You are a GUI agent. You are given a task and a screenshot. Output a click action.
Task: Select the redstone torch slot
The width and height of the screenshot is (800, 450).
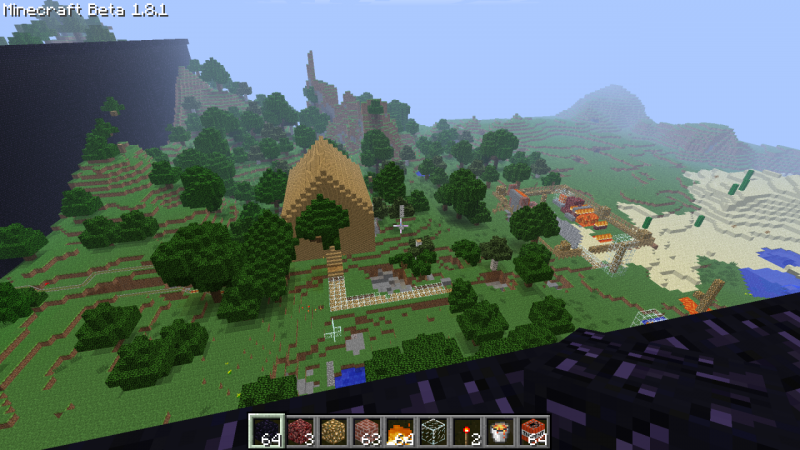[x=468, y=431]
